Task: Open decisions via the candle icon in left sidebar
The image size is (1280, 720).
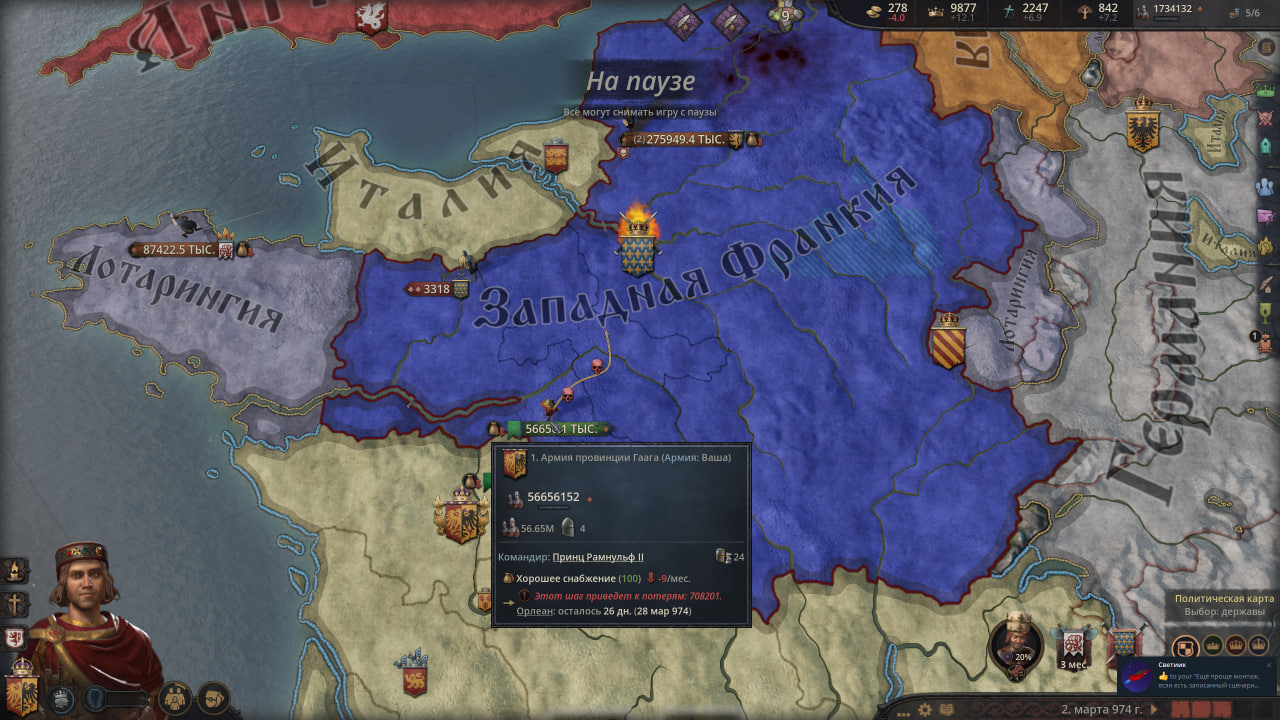Action: point(12,570)
